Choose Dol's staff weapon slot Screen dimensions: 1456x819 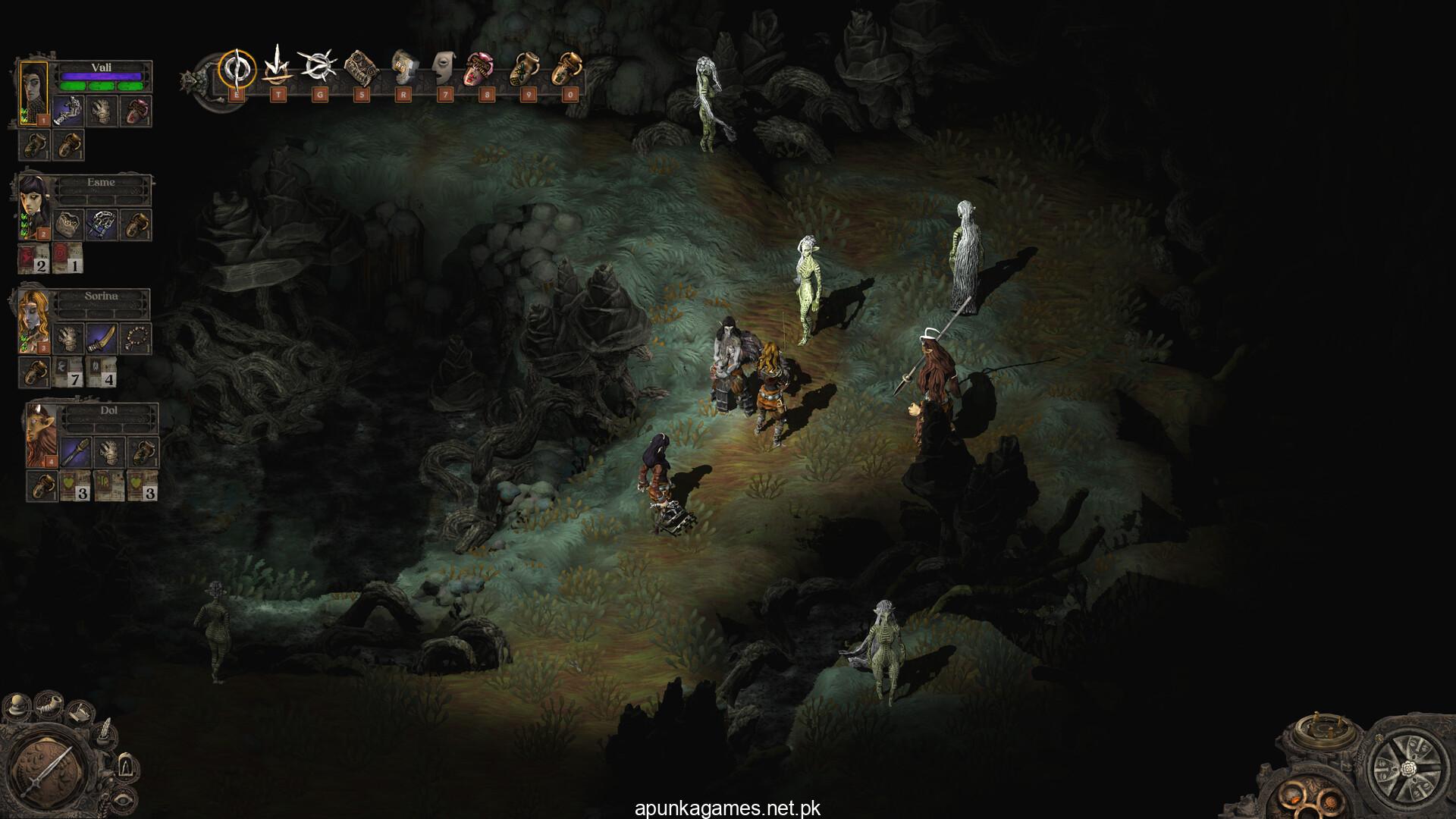[76, 452]
